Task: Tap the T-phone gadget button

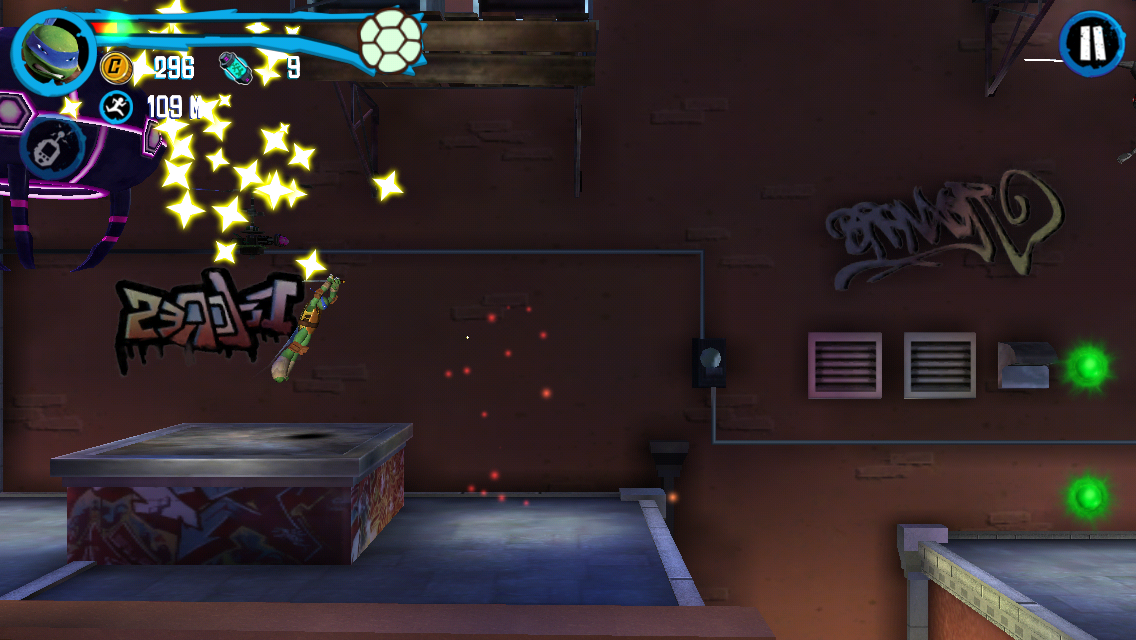Action: point(50,148)
